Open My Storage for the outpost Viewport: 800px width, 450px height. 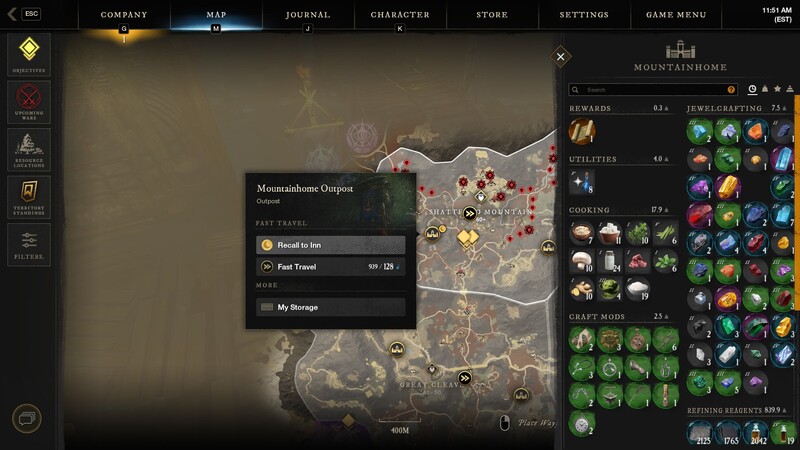pyautogui.click(x=331, y=307)
